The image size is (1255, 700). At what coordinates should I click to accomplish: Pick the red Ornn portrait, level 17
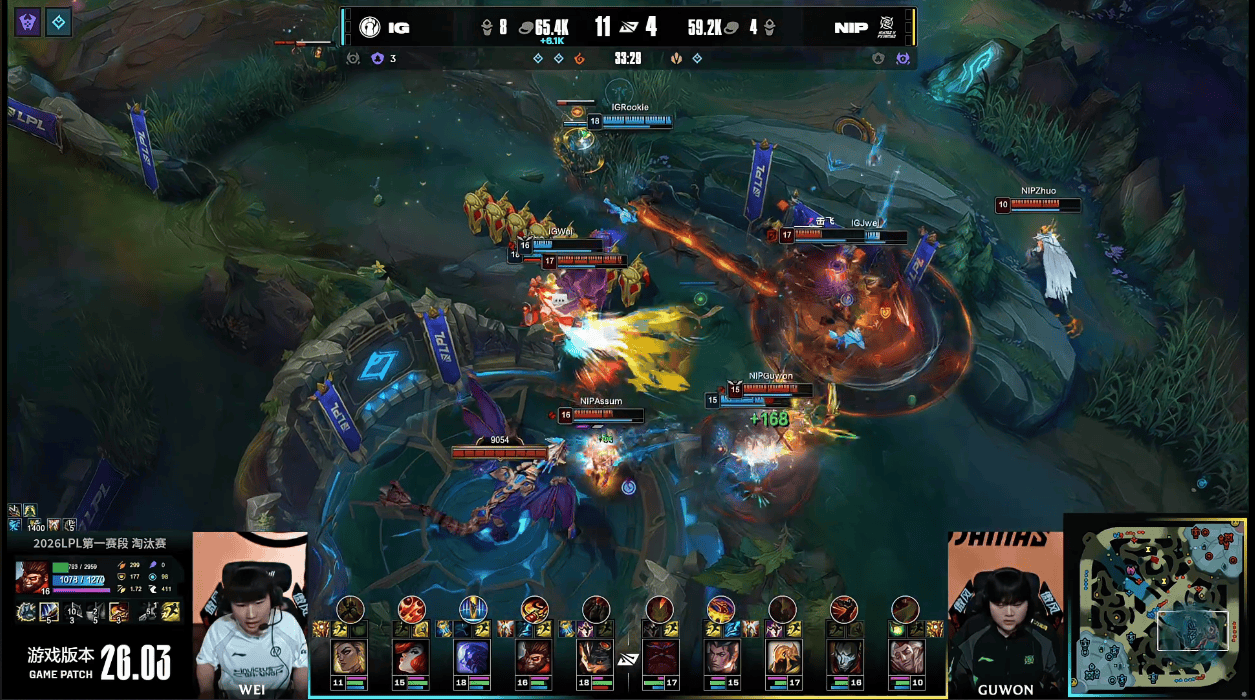point(659,658)
